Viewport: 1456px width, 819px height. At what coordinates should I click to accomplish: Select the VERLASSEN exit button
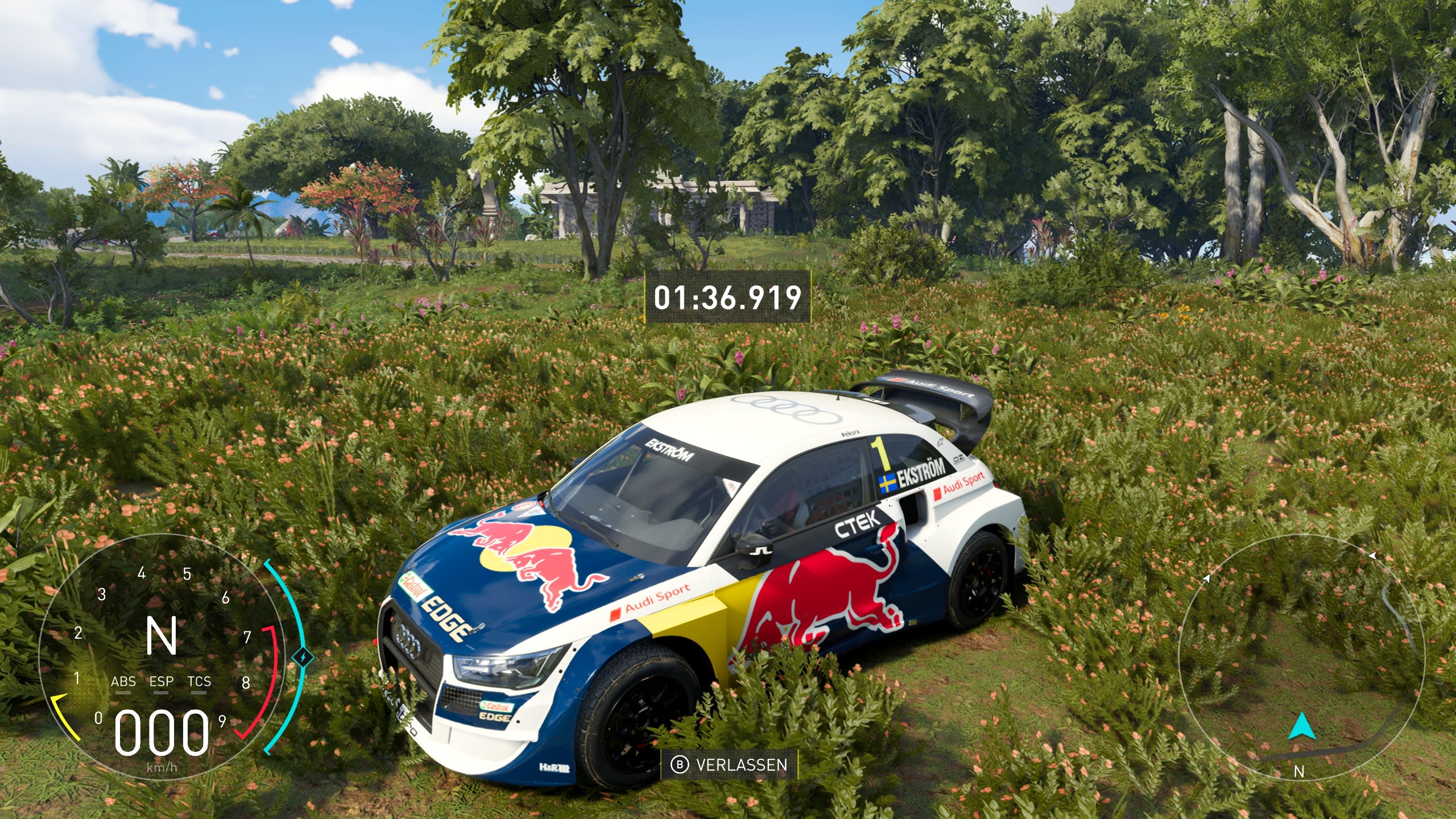730,764
